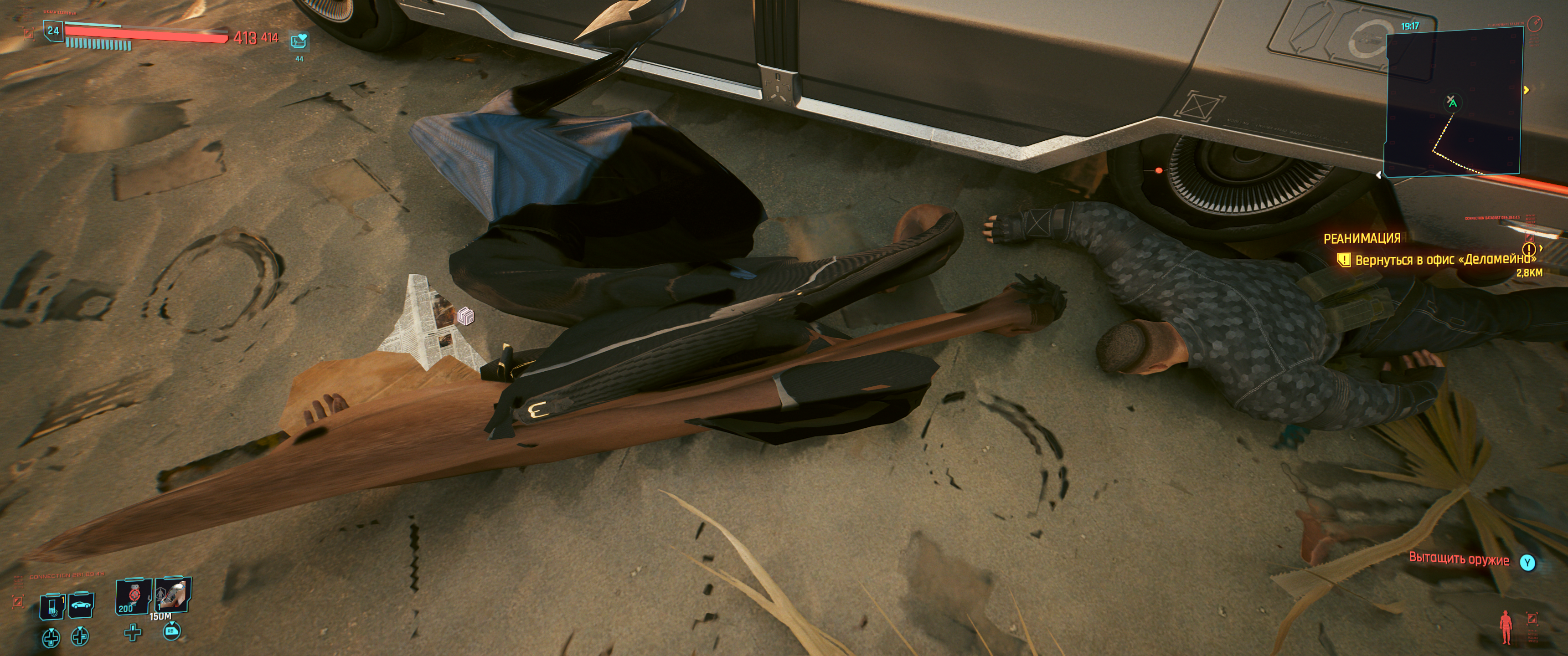
Task: Click the heart monitor status icon
Action: pos(299,41)
